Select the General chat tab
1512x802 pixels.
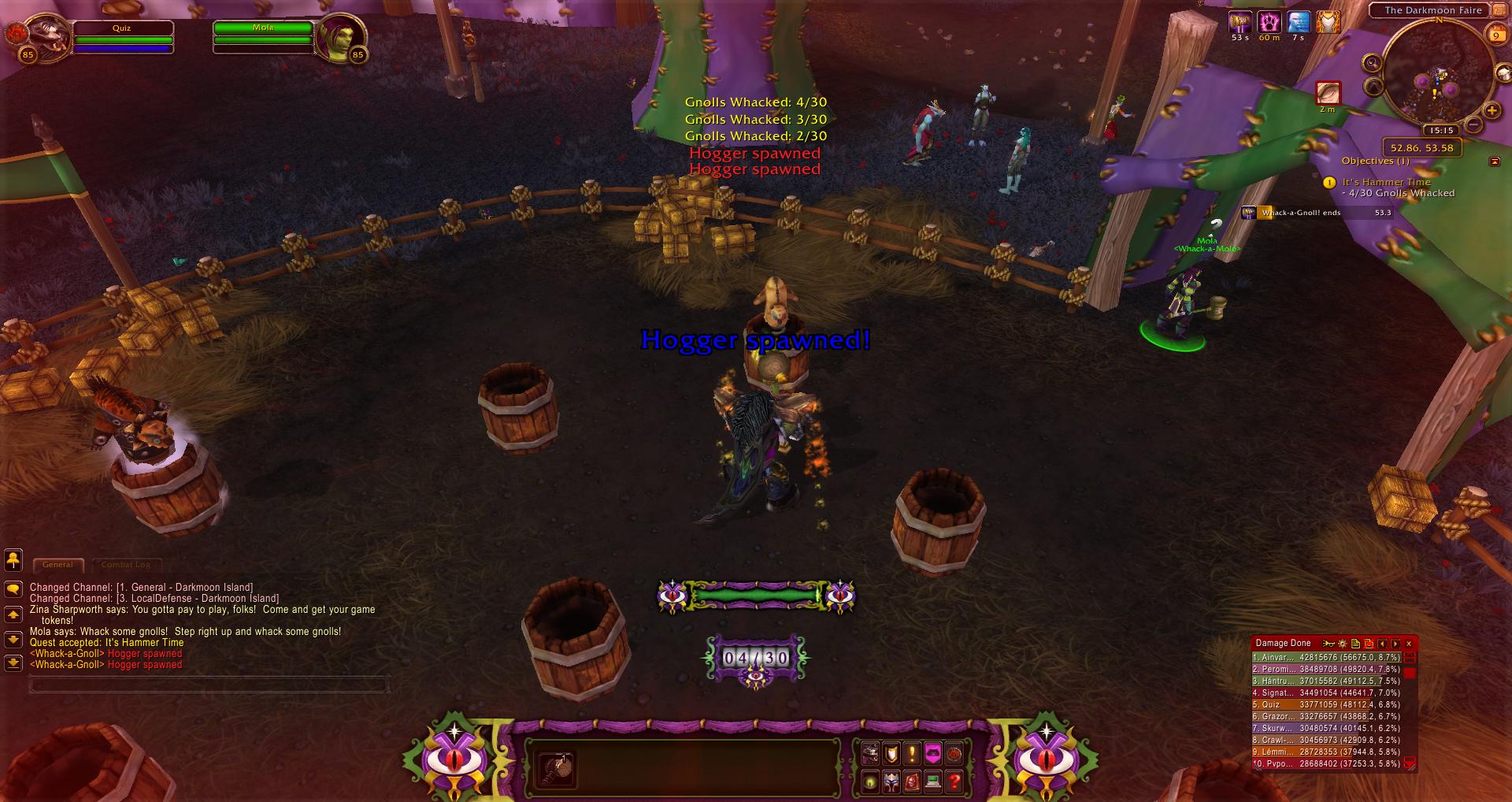click(x=57, y=564)
